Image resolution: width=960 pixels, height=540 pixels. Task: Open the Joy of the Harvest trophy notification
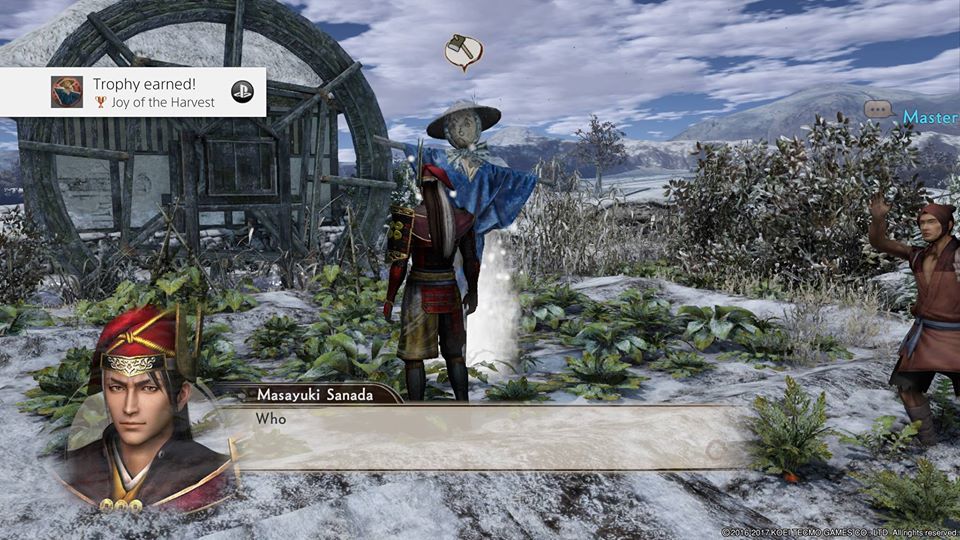(x=133, y=92)
